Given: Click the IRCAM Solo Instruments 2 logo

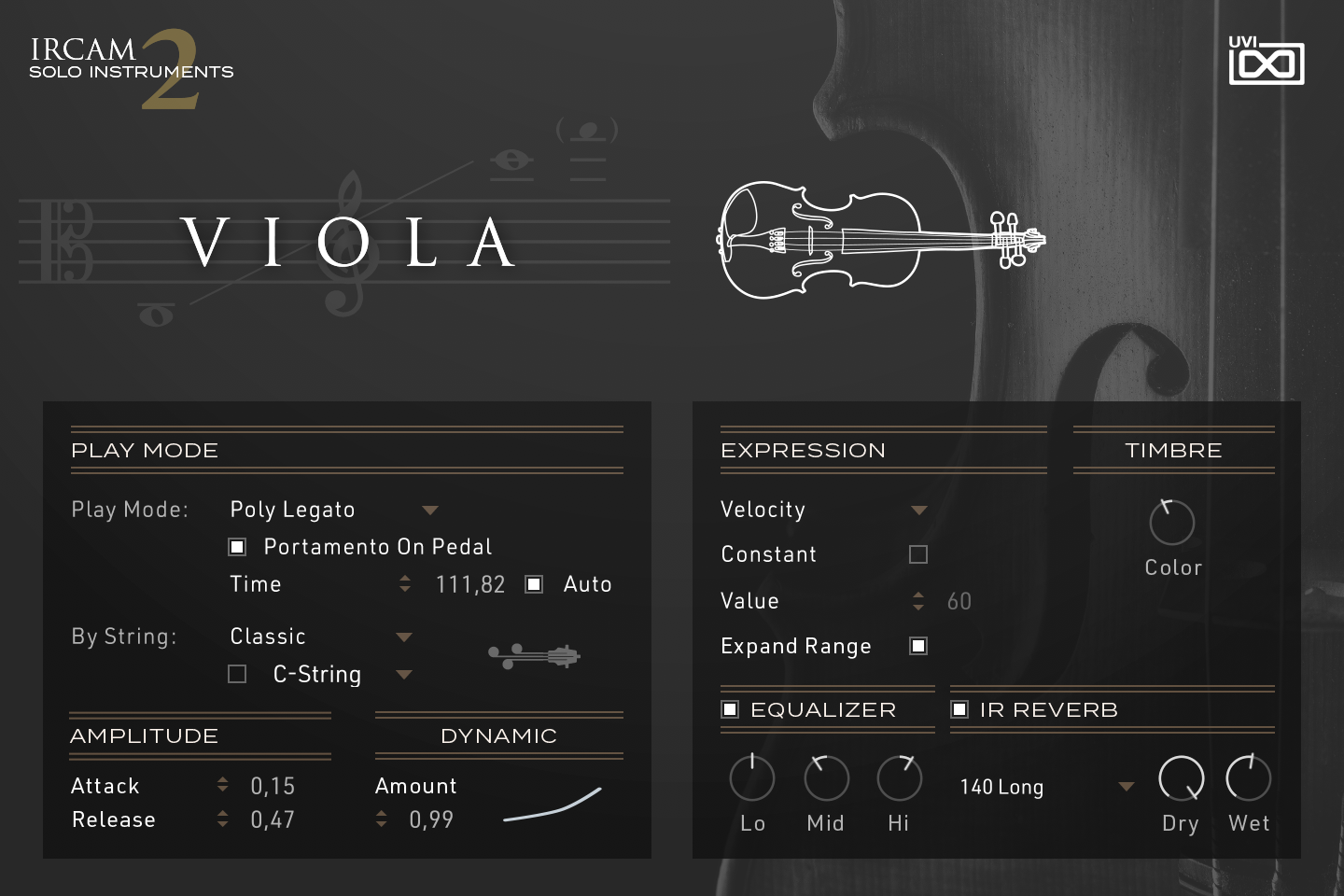Looking at the screenshot, I should click(131, 65).
